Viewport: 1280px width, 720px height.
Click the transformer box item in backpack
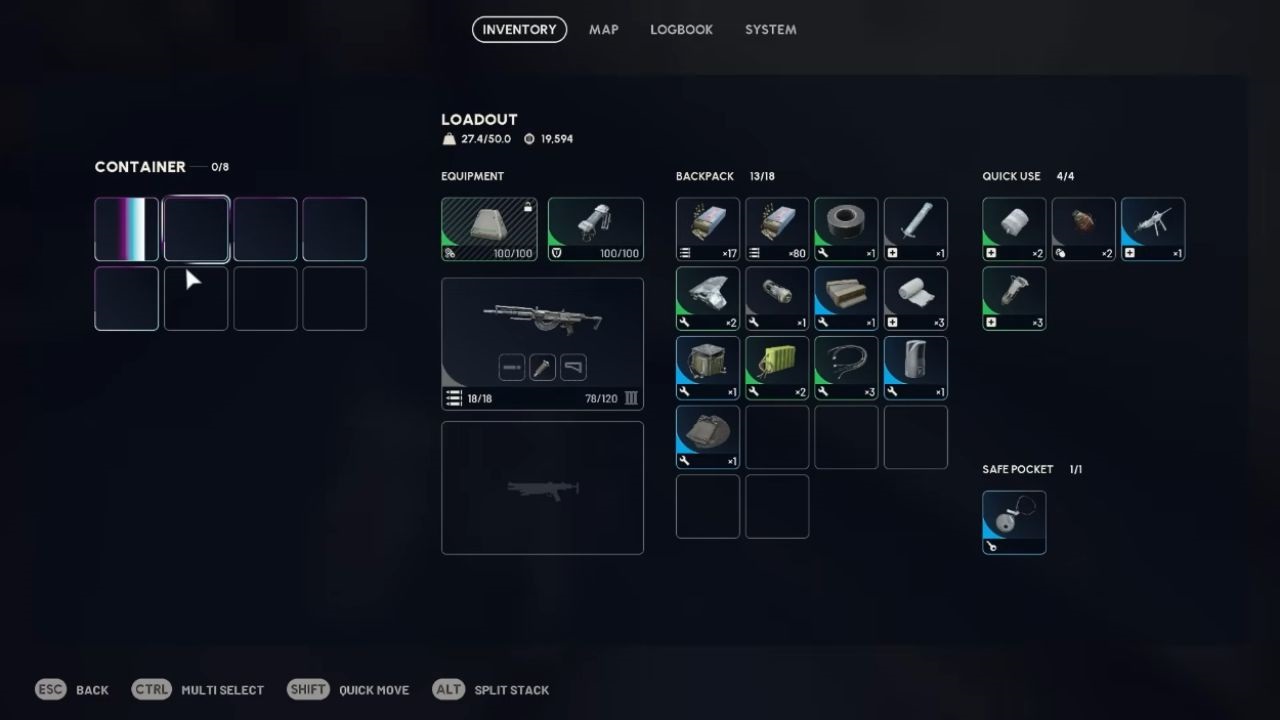pyautogui.click(x=707, y=367)
